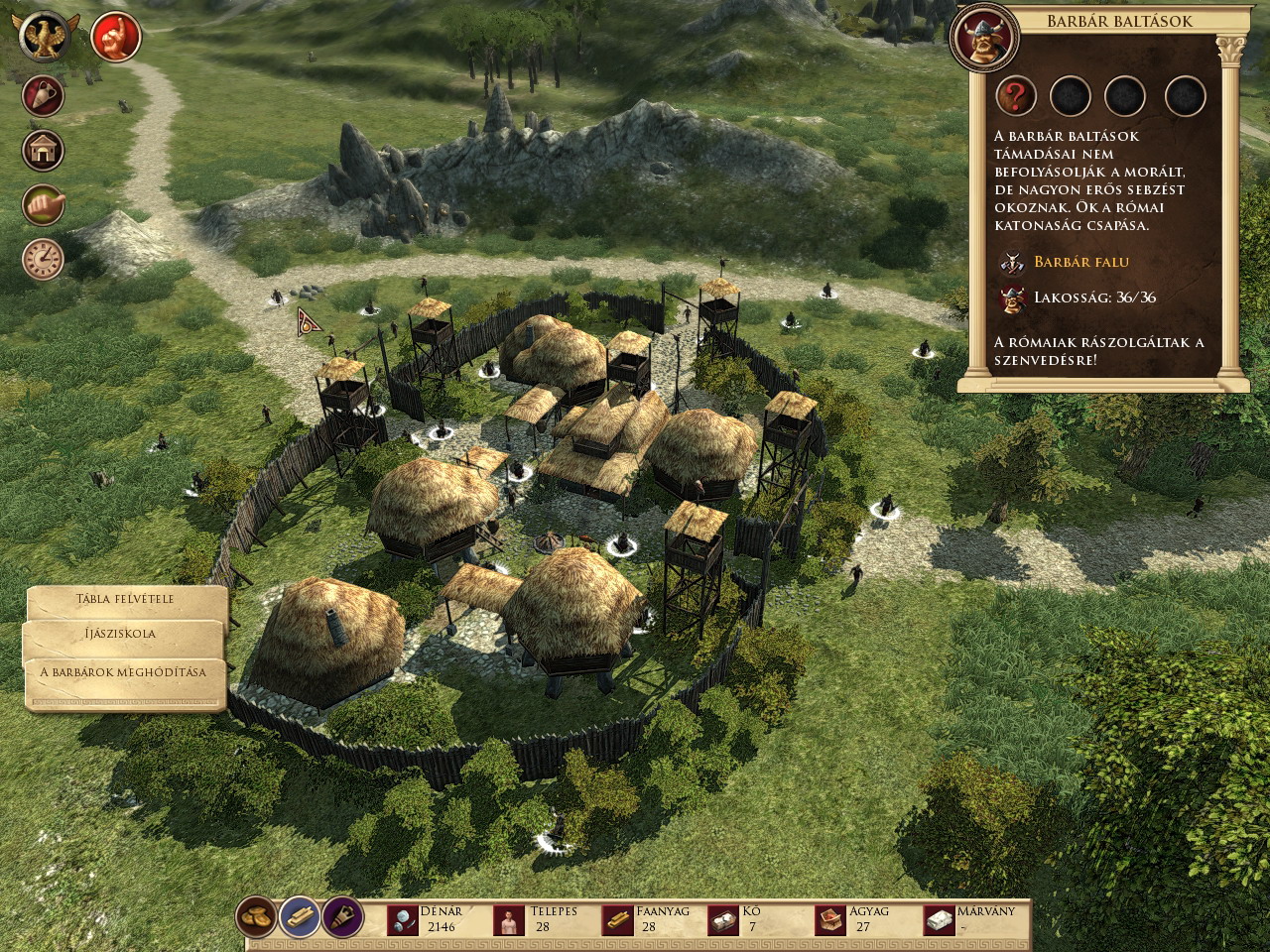Choose the Tábla felvétele objective
This screenshot has height=952, width=1270.
(125, 600)
